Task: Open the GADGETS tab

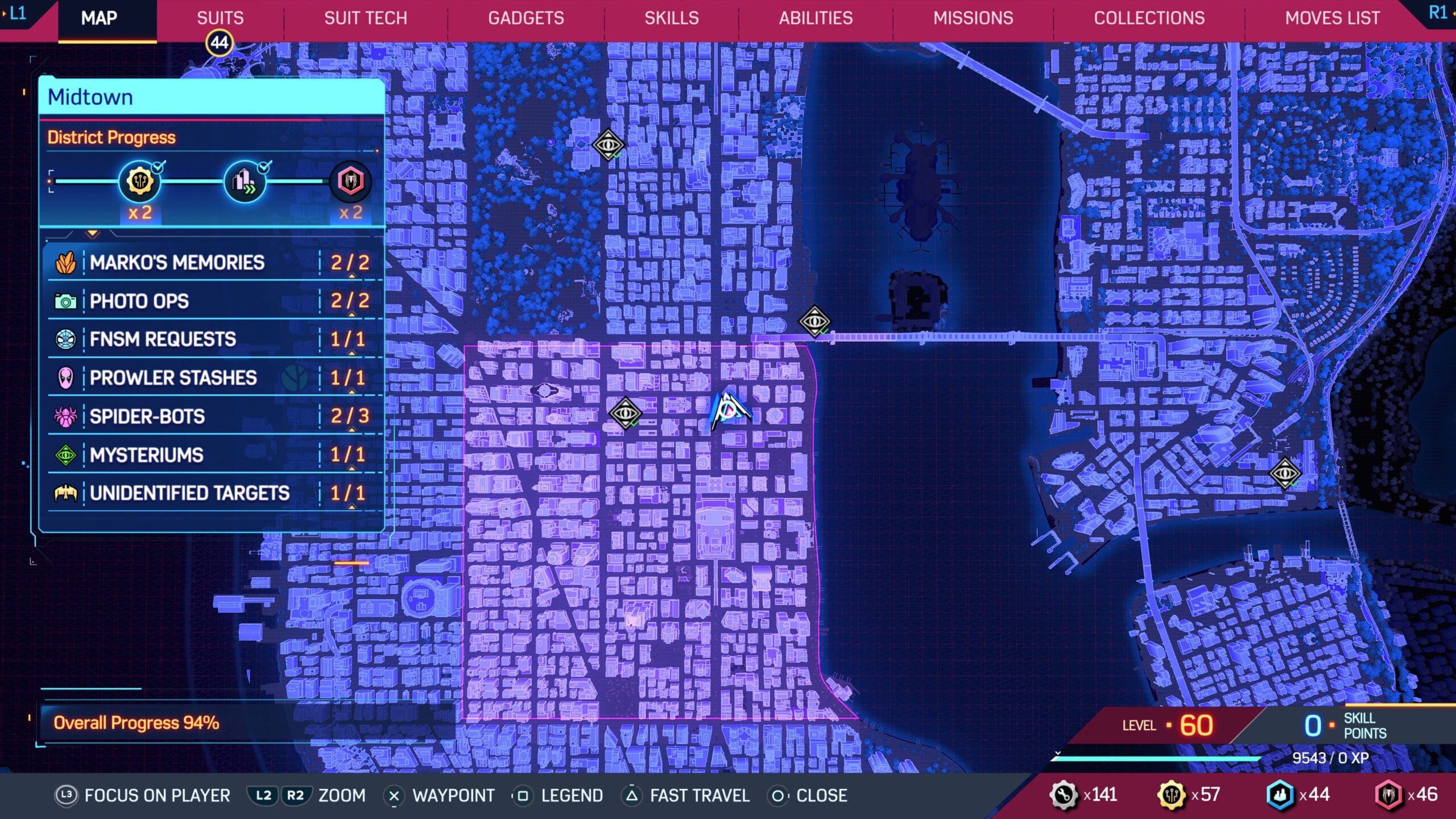Action: tap(525, 18)
